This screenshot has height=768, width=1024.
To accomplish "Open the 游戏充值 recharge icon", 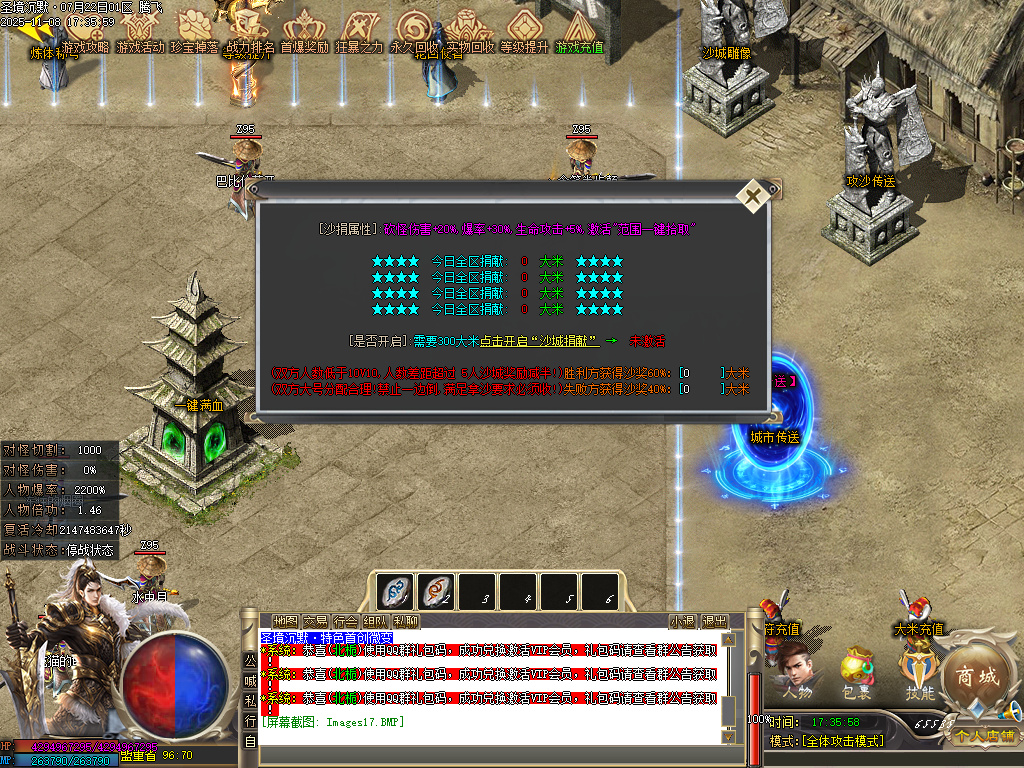I will (580, 33).
